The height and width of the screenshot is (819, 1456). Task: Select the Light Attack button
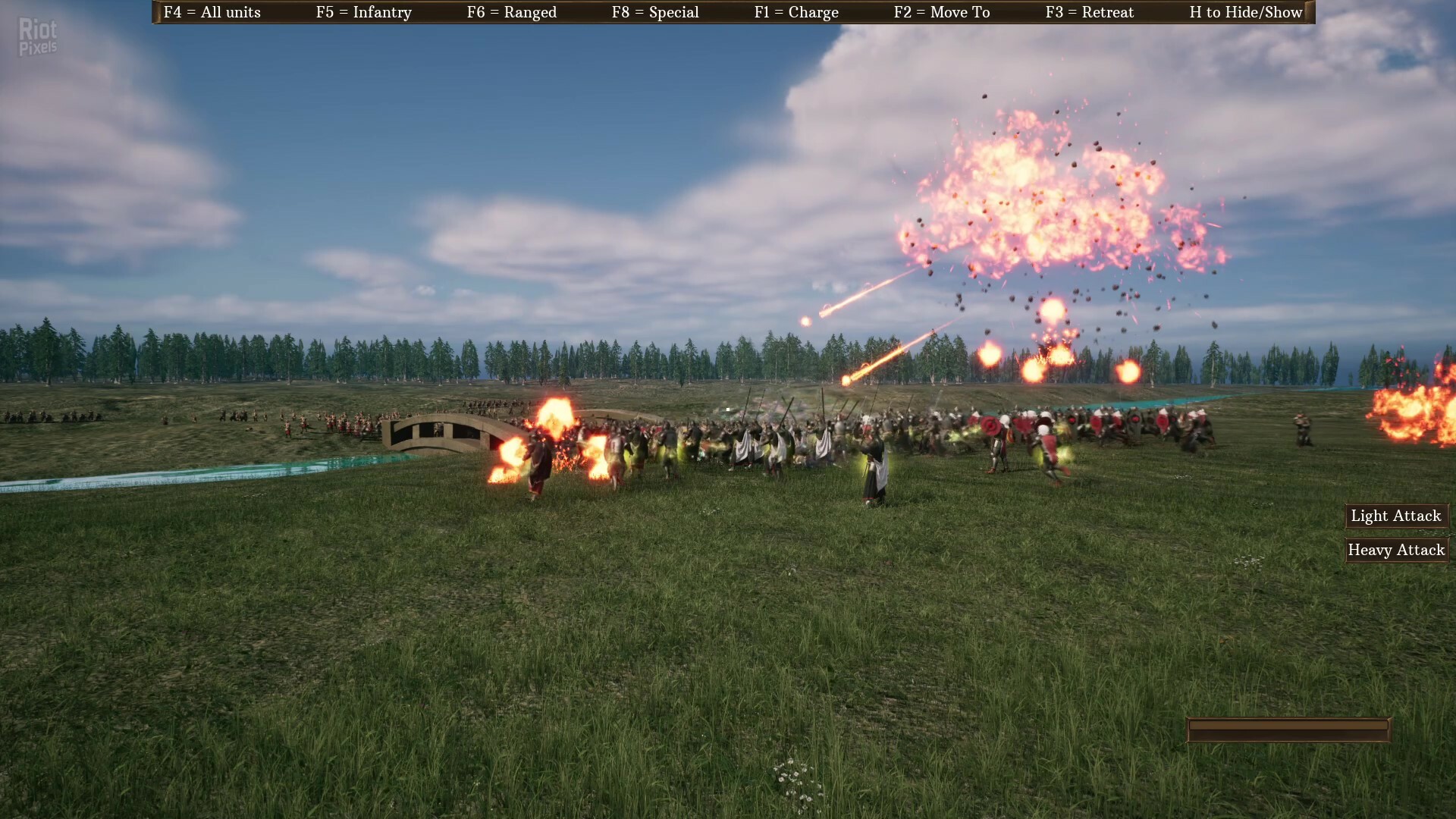(x=1395, y=516)
